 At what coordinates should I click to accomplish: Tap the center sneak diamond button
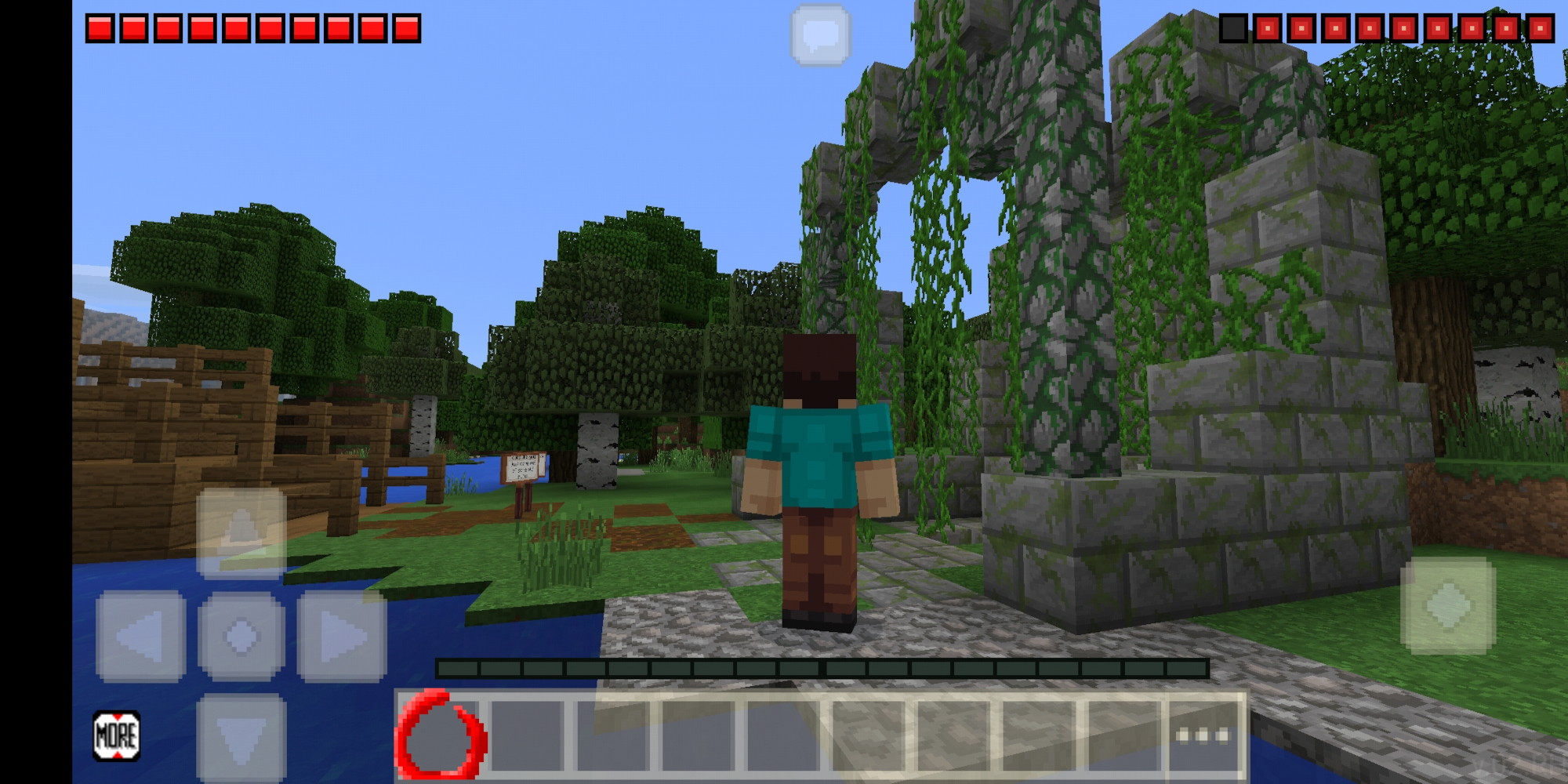(241, 636)
